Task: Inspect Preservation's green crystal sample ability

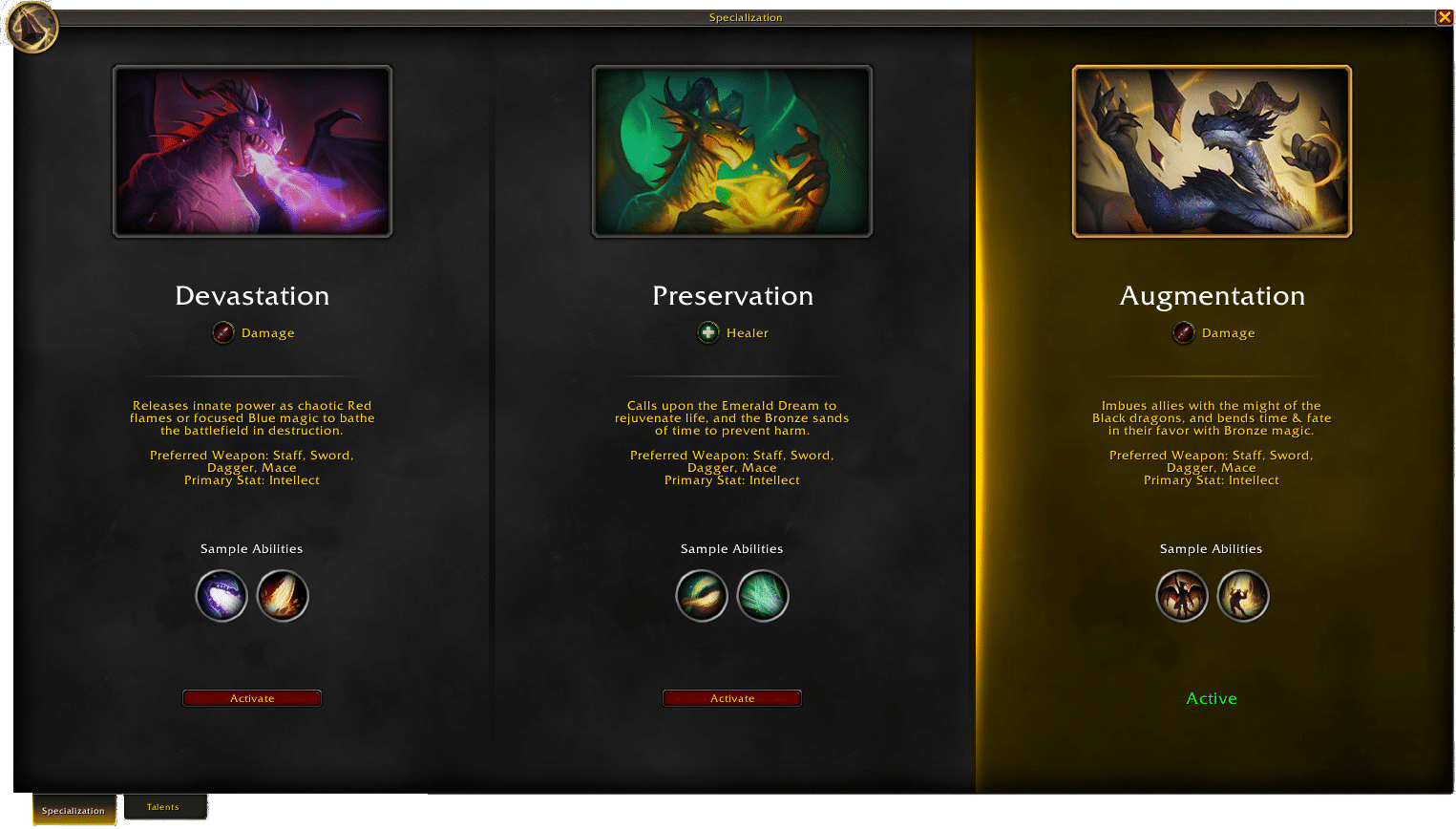Action: [763, 596]
